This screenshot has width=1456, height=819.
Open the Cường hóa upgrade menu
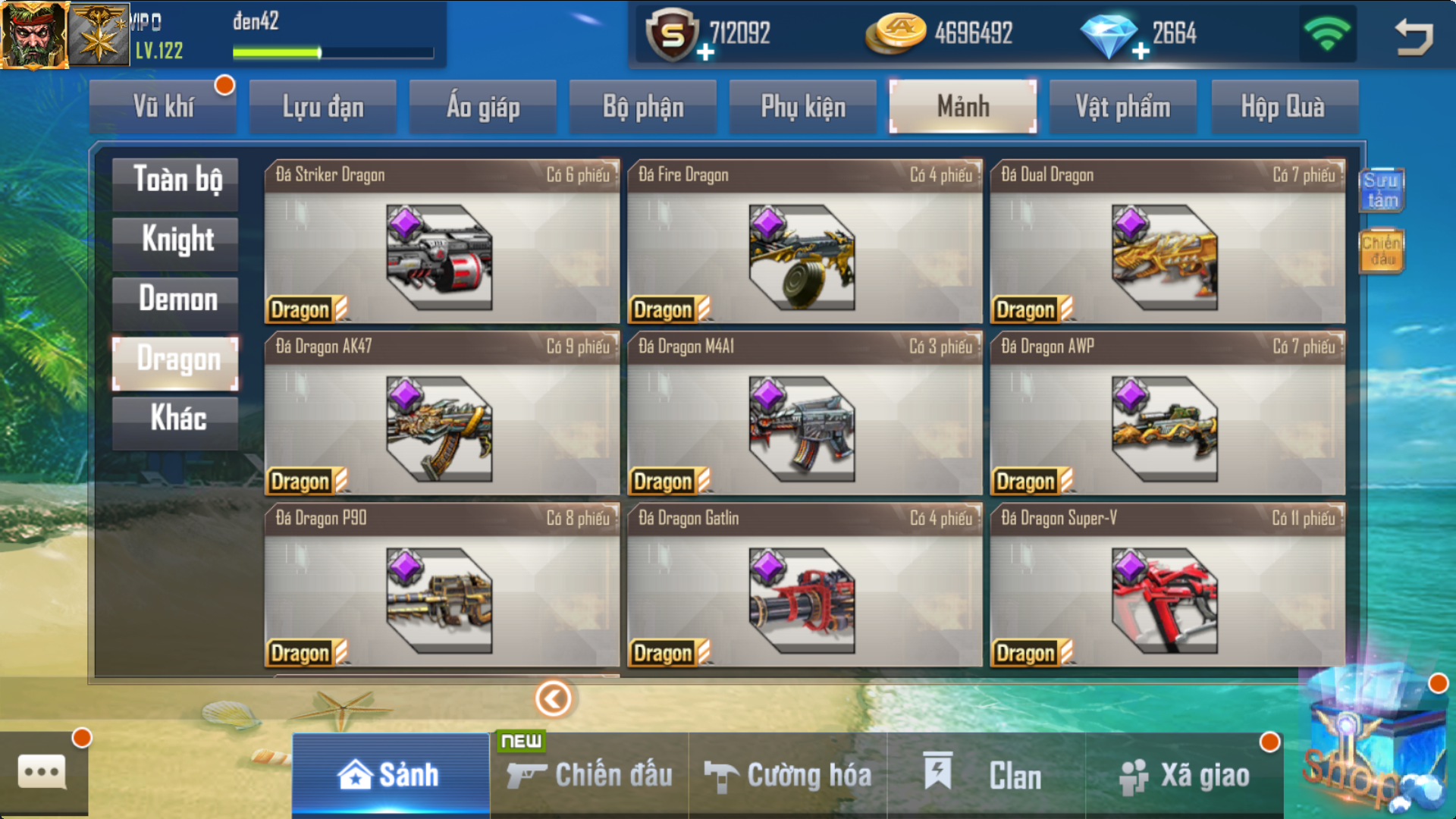[x=789, y=776]
